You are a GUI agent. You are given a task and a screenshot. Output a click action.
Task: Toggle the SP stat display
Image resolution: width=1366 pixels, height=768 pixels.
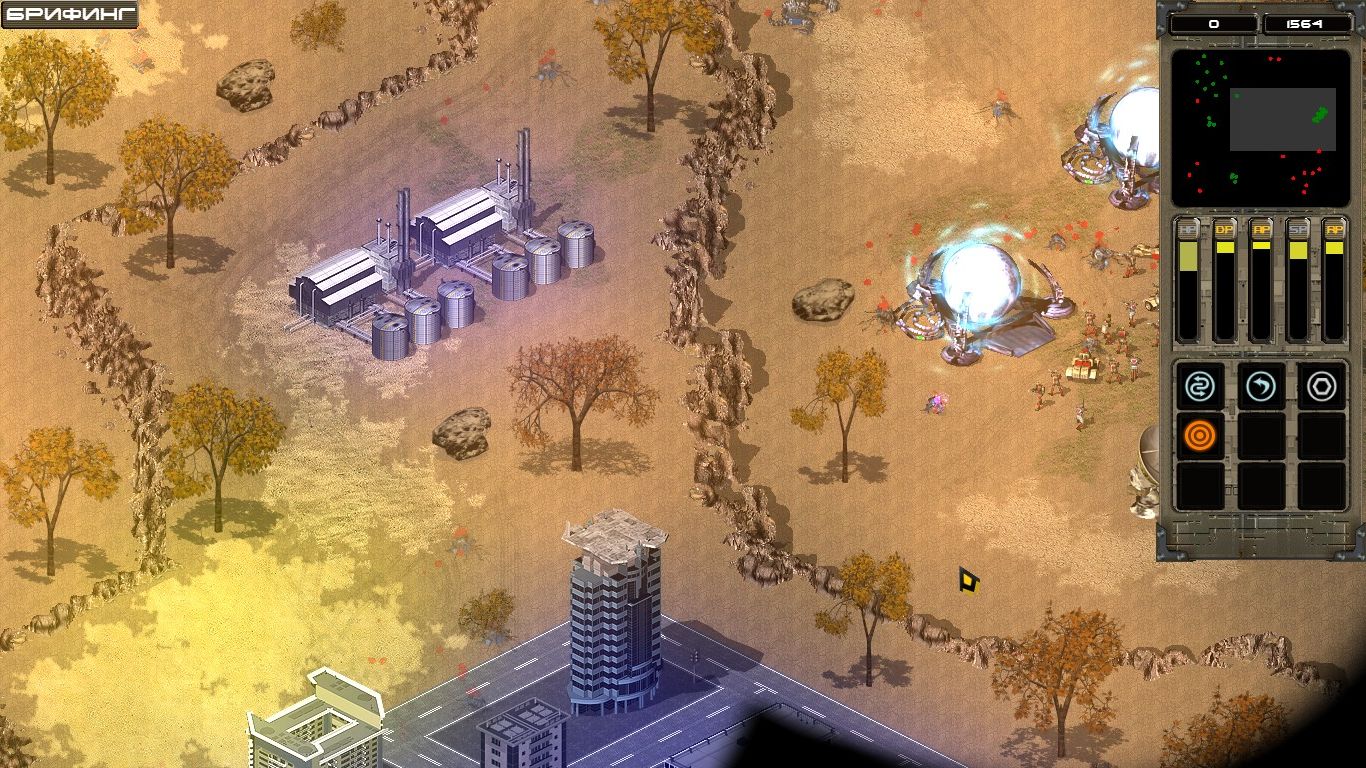click(x=1298, y=229)
